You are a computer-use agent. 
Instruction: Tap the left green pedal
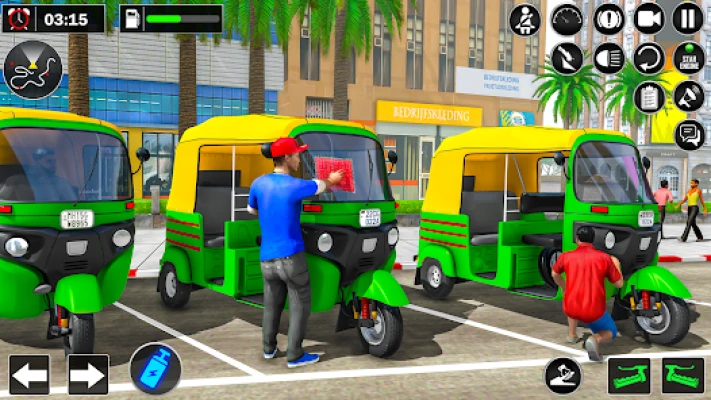pos(628,376)
